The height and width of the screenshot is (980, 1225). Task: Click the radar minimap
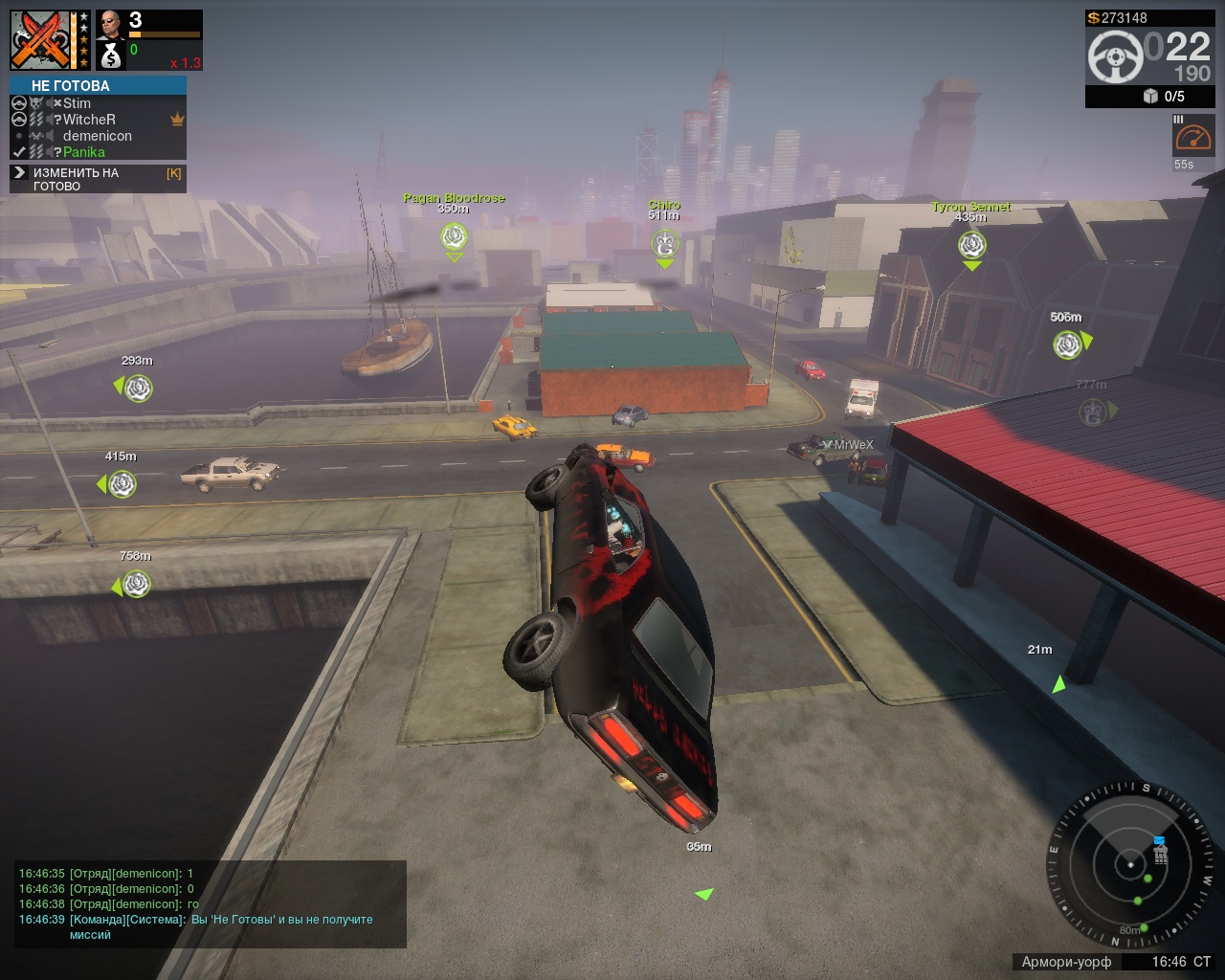[1131, 865]
